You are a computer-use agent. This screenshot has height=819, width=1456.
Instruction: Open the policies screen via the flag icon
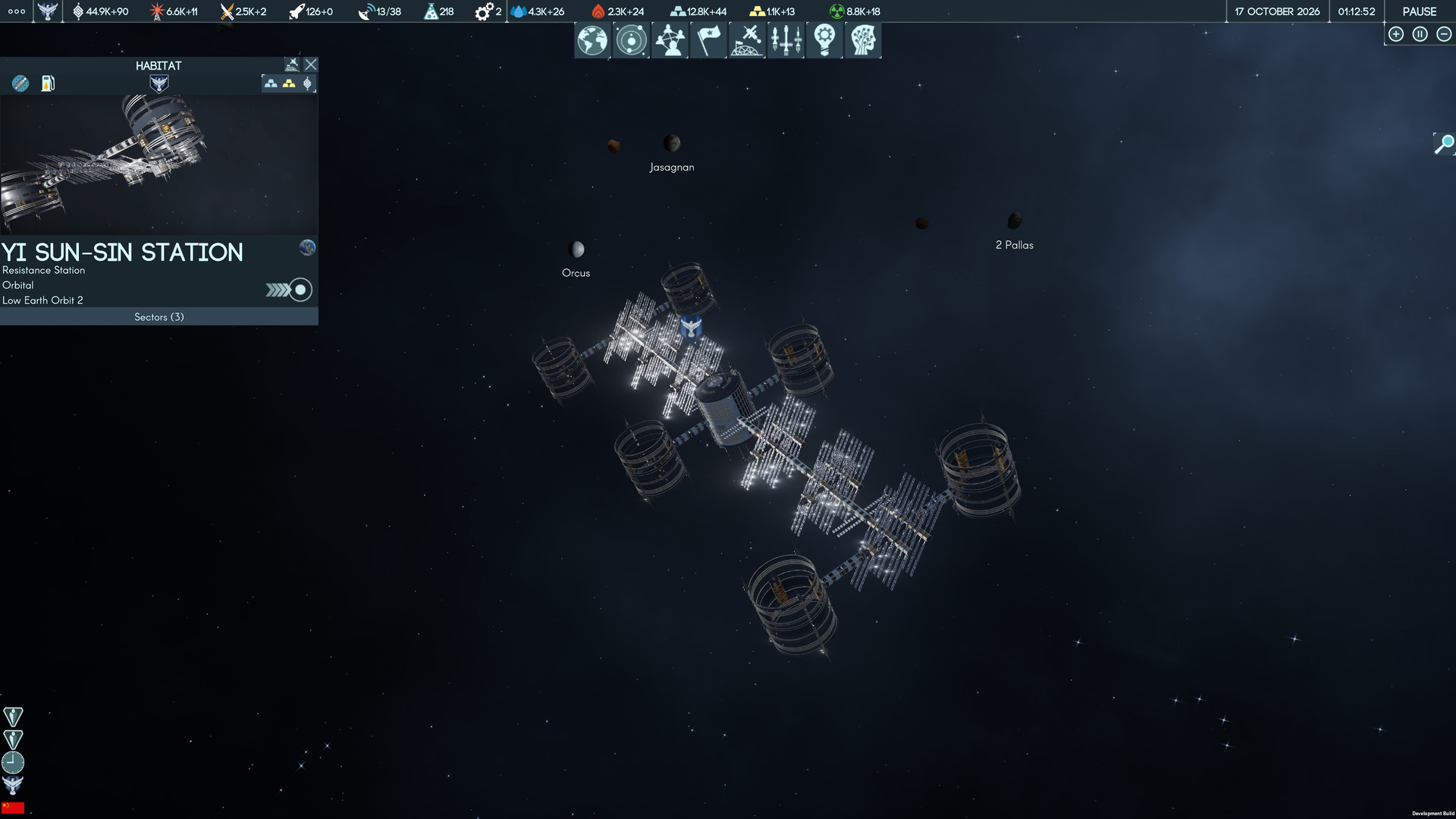tap(708, 40)
